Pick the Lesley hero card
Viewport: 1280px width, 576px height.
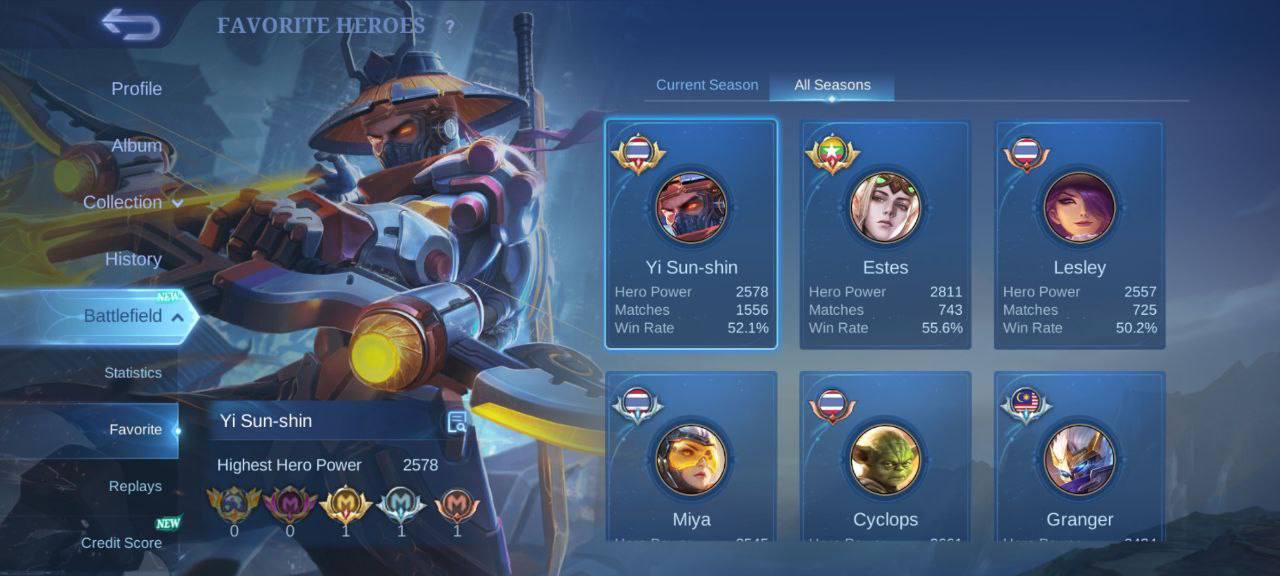(1079, 234)
